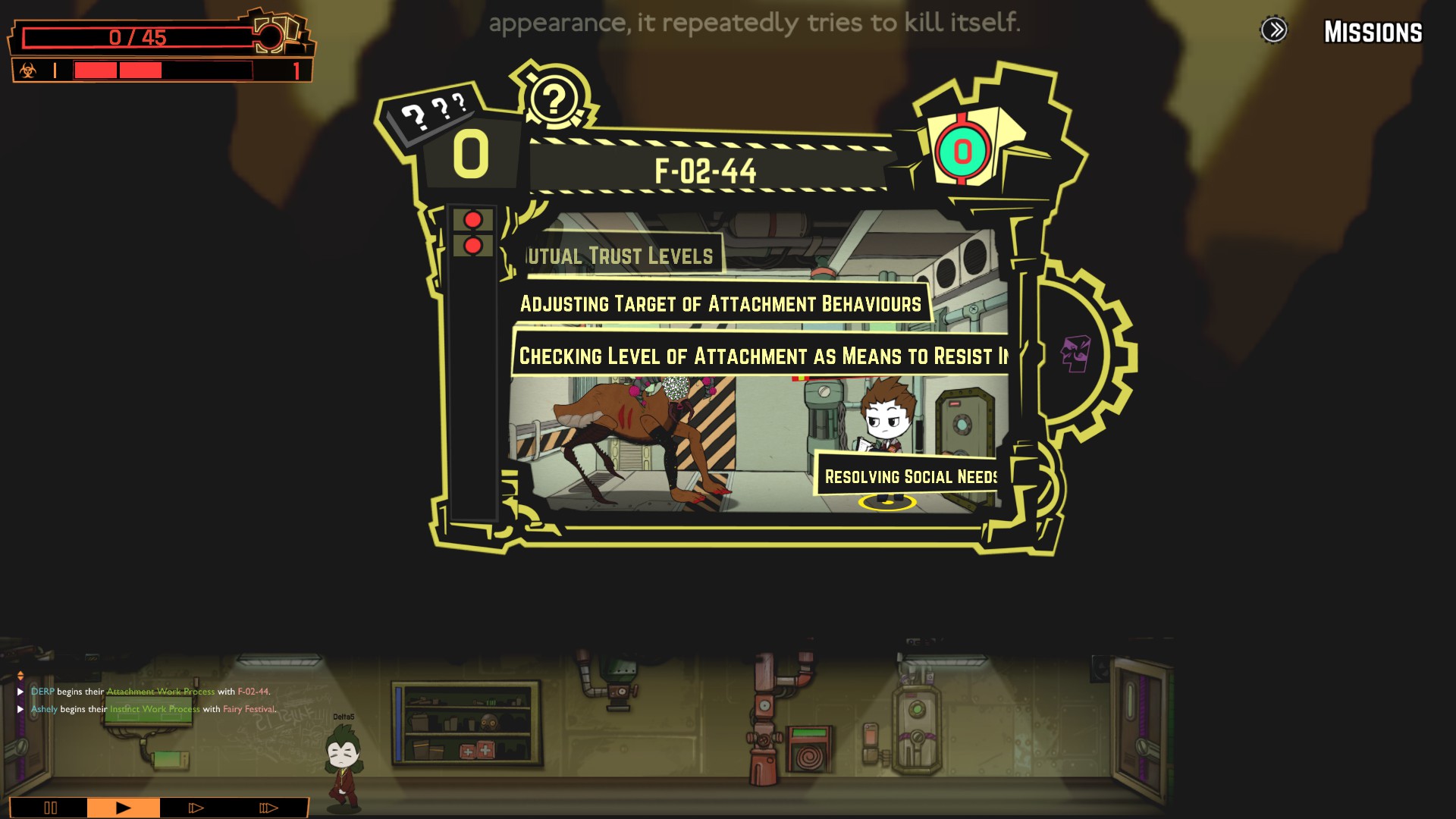Set game to normal play speed
Viewport: 1456px width, 819px height.
point(123,808)
